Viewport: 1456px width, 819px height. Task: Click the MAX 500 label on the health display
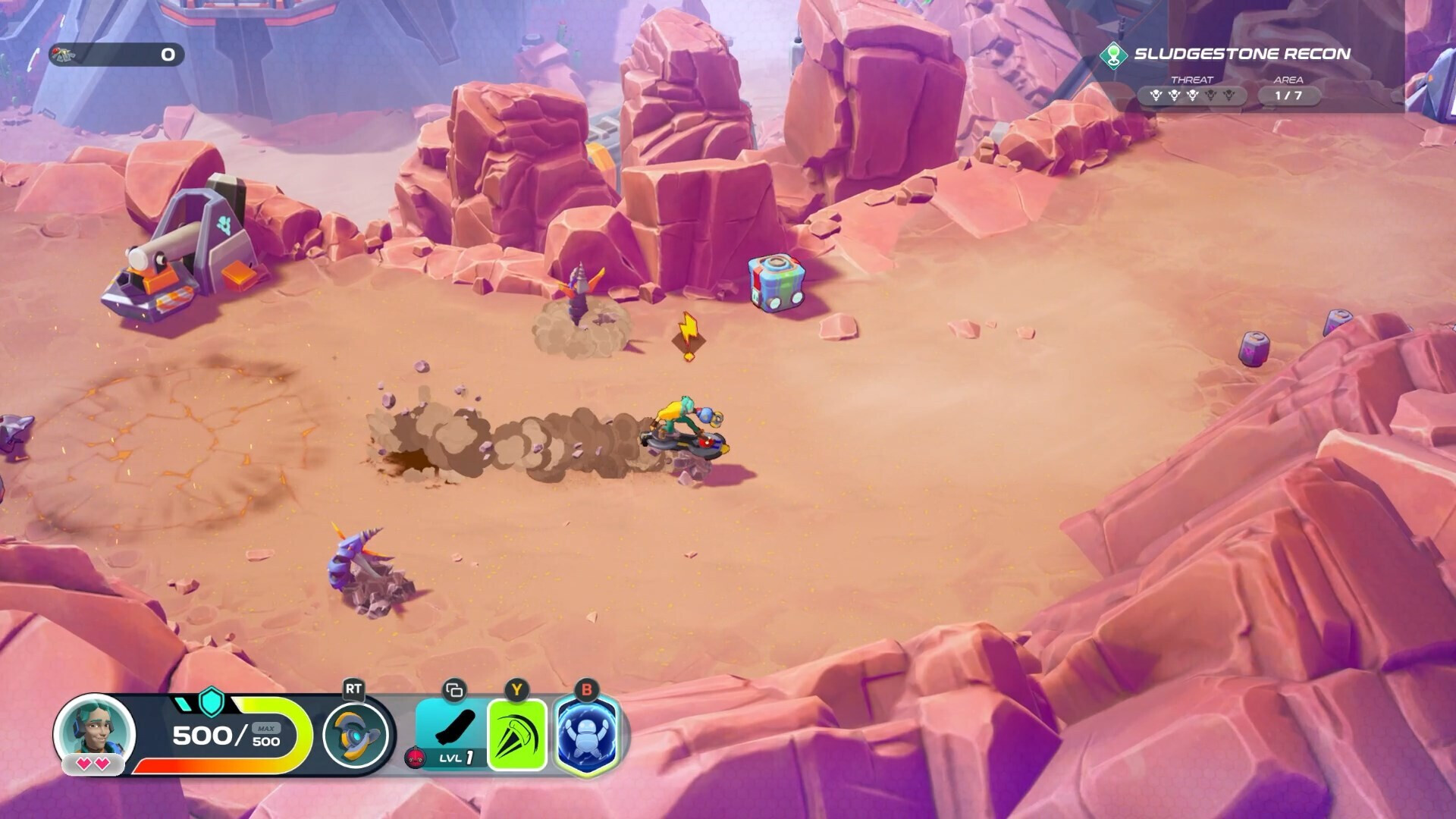pyautogui.click(x=265, y=730)
